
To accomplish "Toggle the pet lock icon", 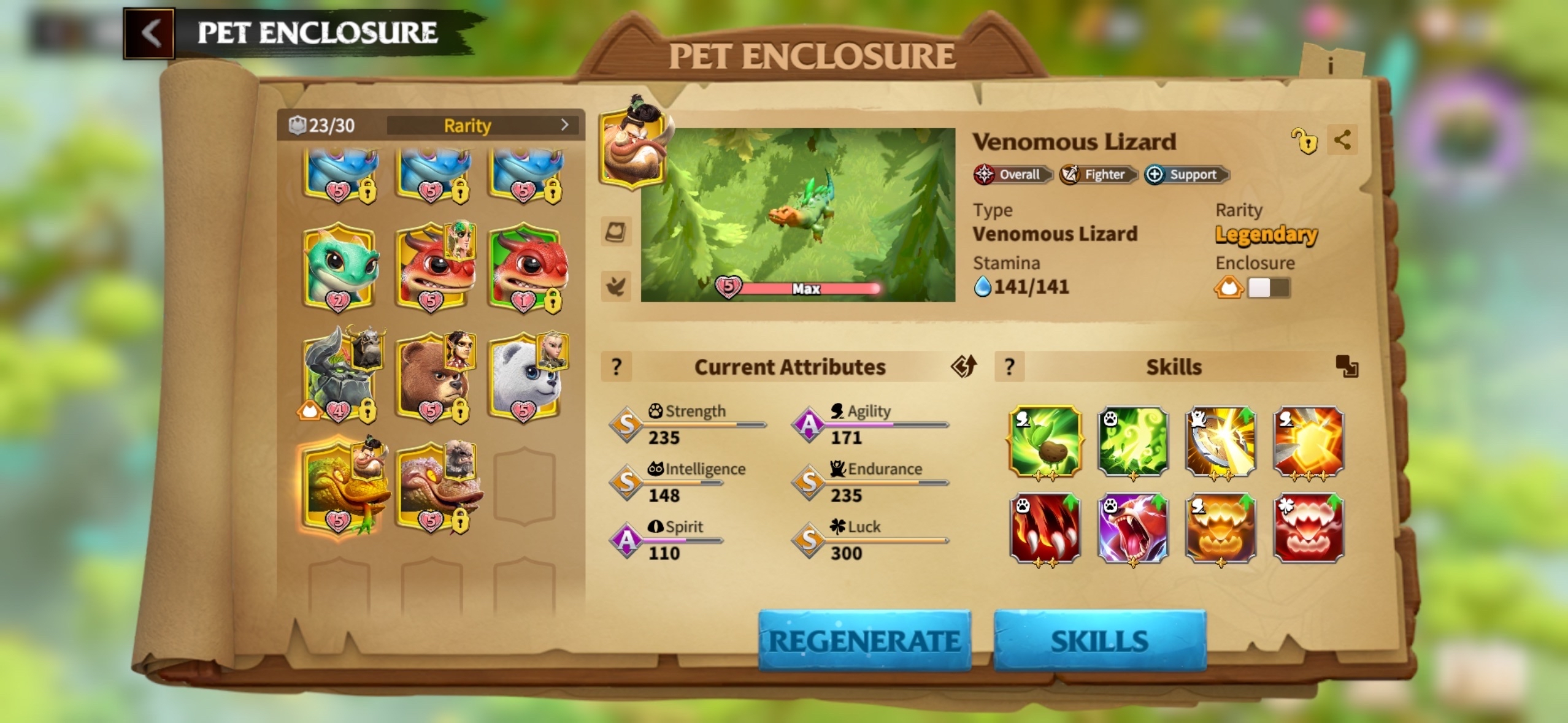I will pyautogui.click(x=1304, y=141).
